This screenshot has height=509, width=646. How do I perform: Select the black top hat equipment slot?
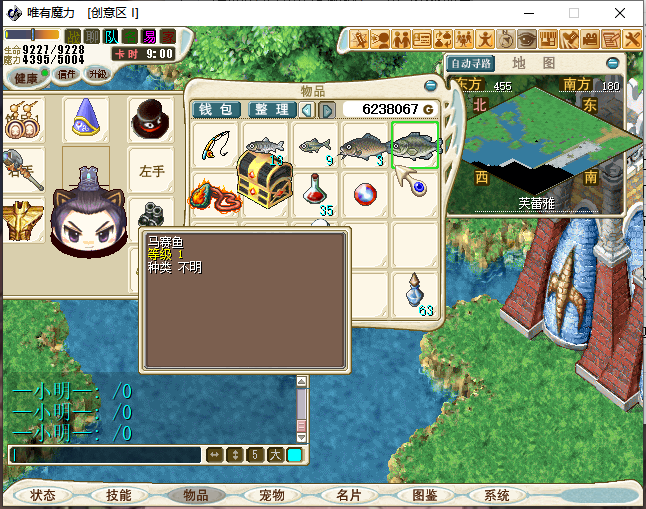point(152,119)
